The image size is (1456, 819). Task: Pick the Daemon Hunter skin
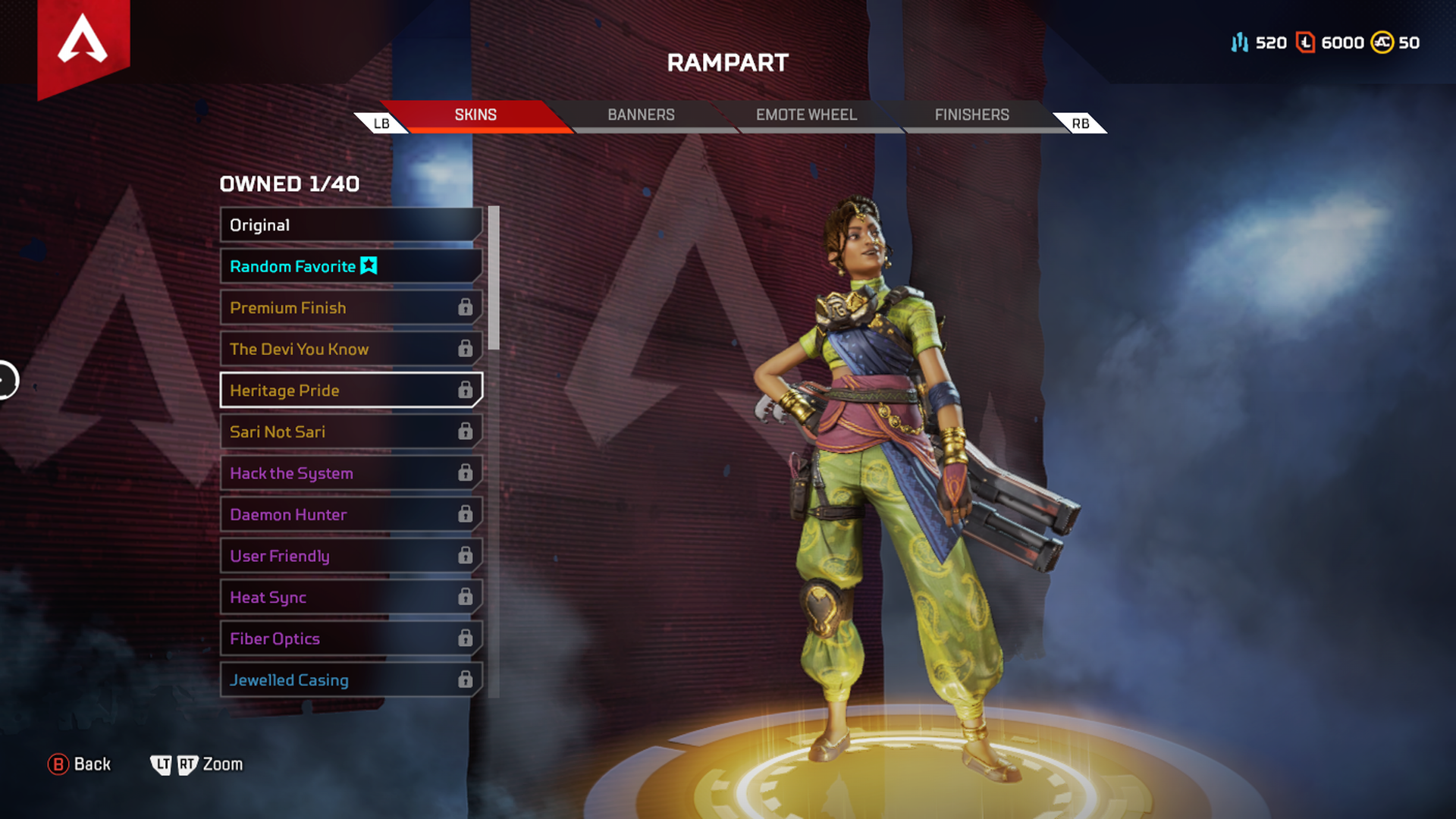pyautogui.click(x=350, y=514)
